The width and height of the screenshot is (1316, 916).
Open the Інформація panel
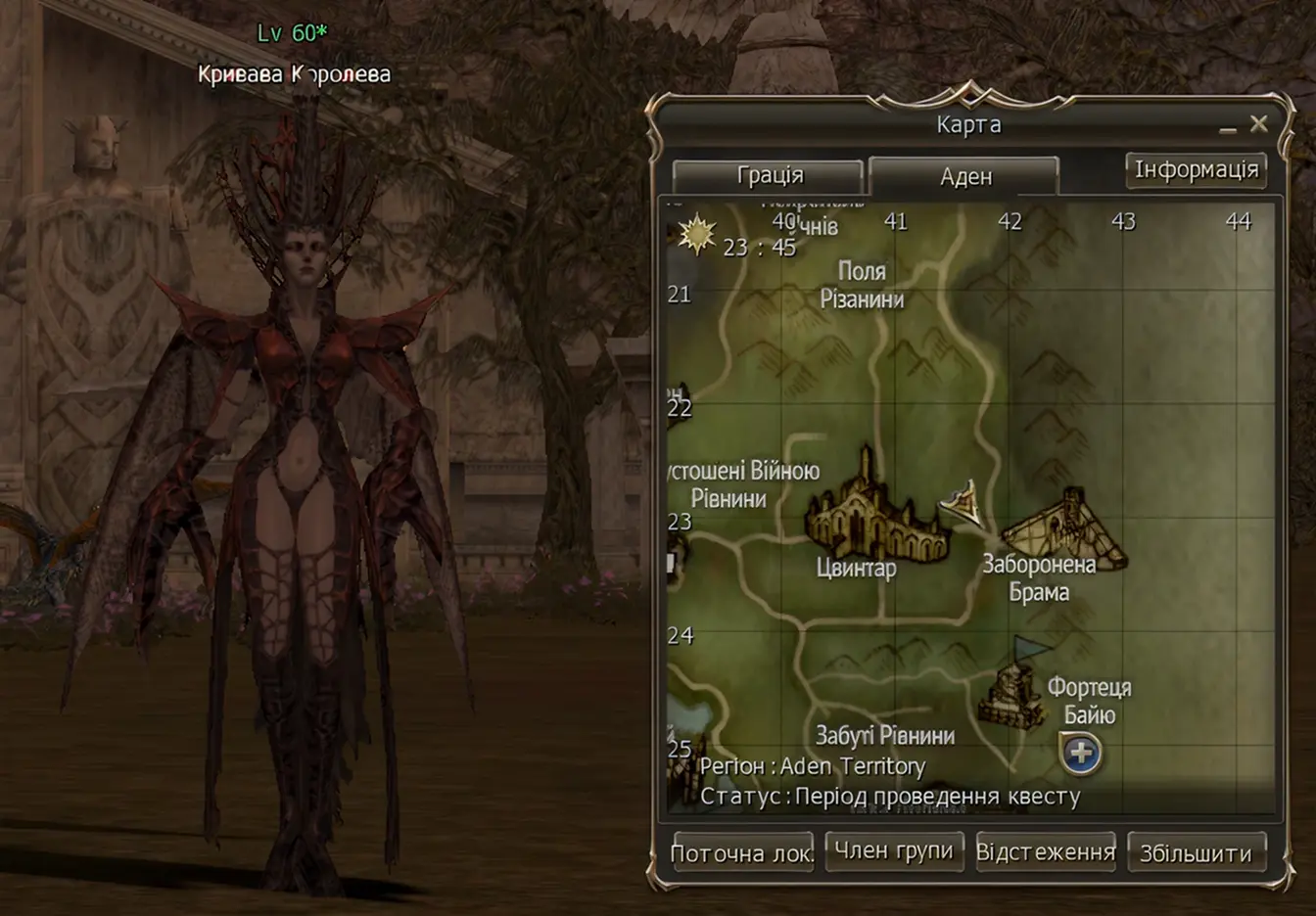1197,168
